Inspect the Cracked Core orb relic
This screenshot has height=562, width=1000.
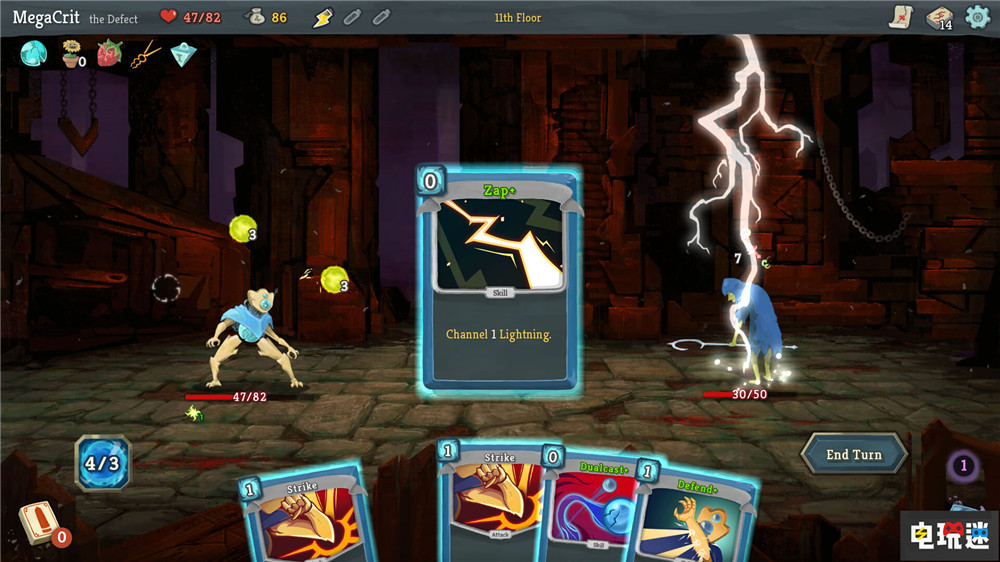[x=34, y=53]
